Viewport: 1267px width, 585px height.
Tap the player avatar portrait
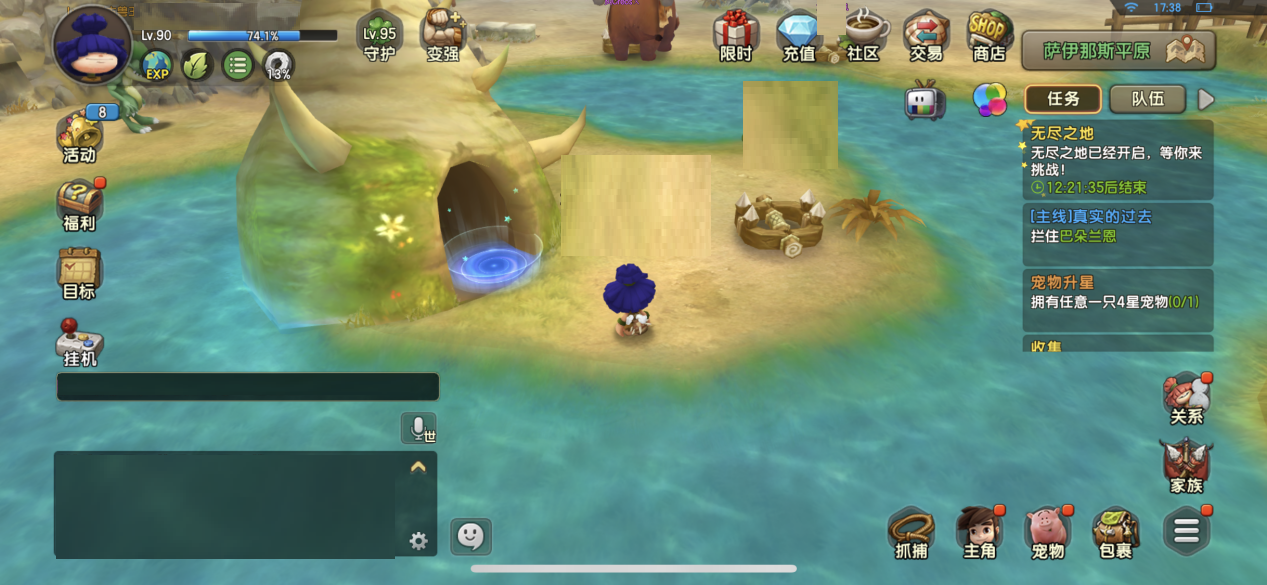[x=92, y=46]
